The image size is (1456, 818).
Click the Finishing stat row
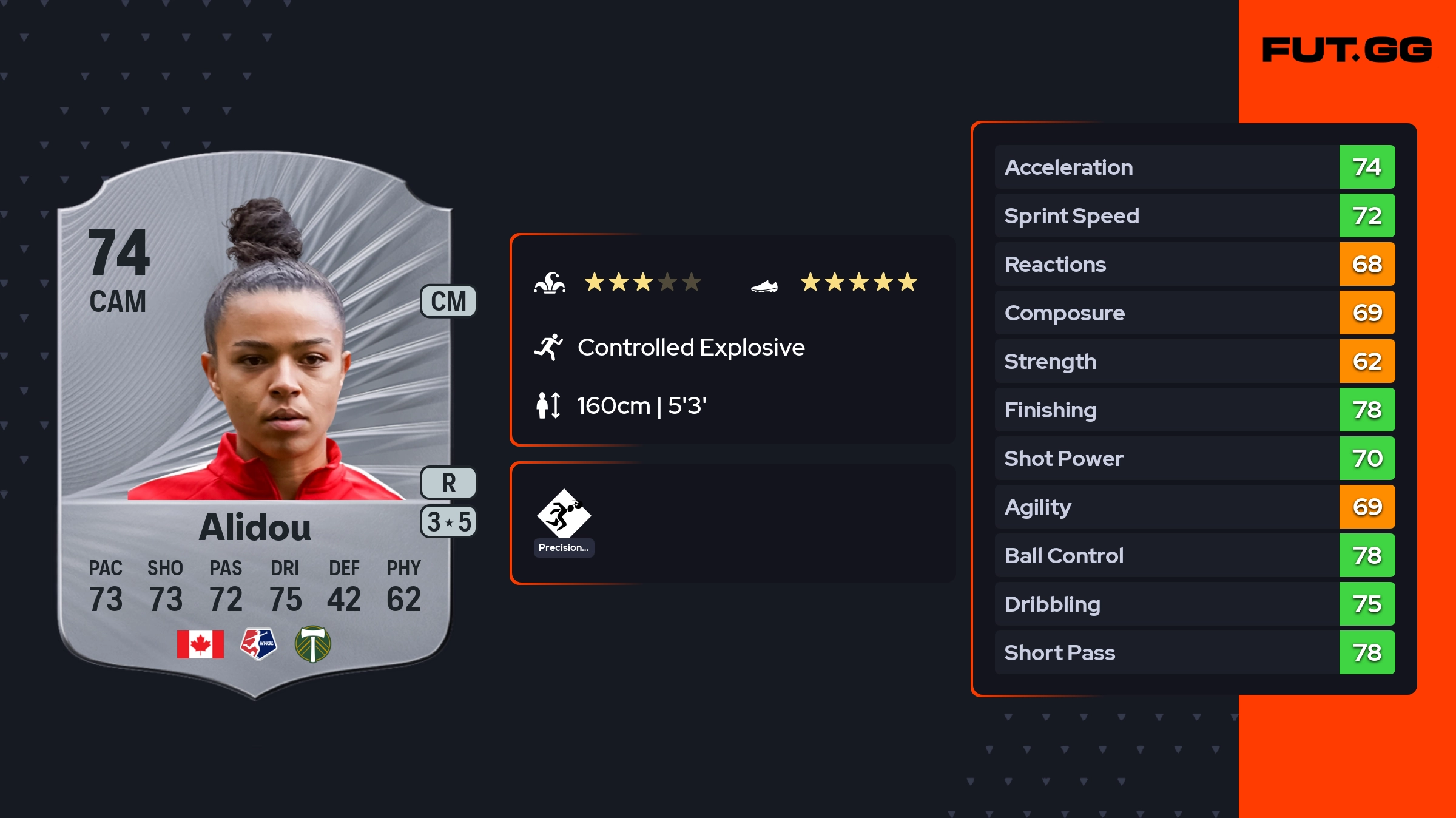pyautogui.click(x=1195, y=410)
